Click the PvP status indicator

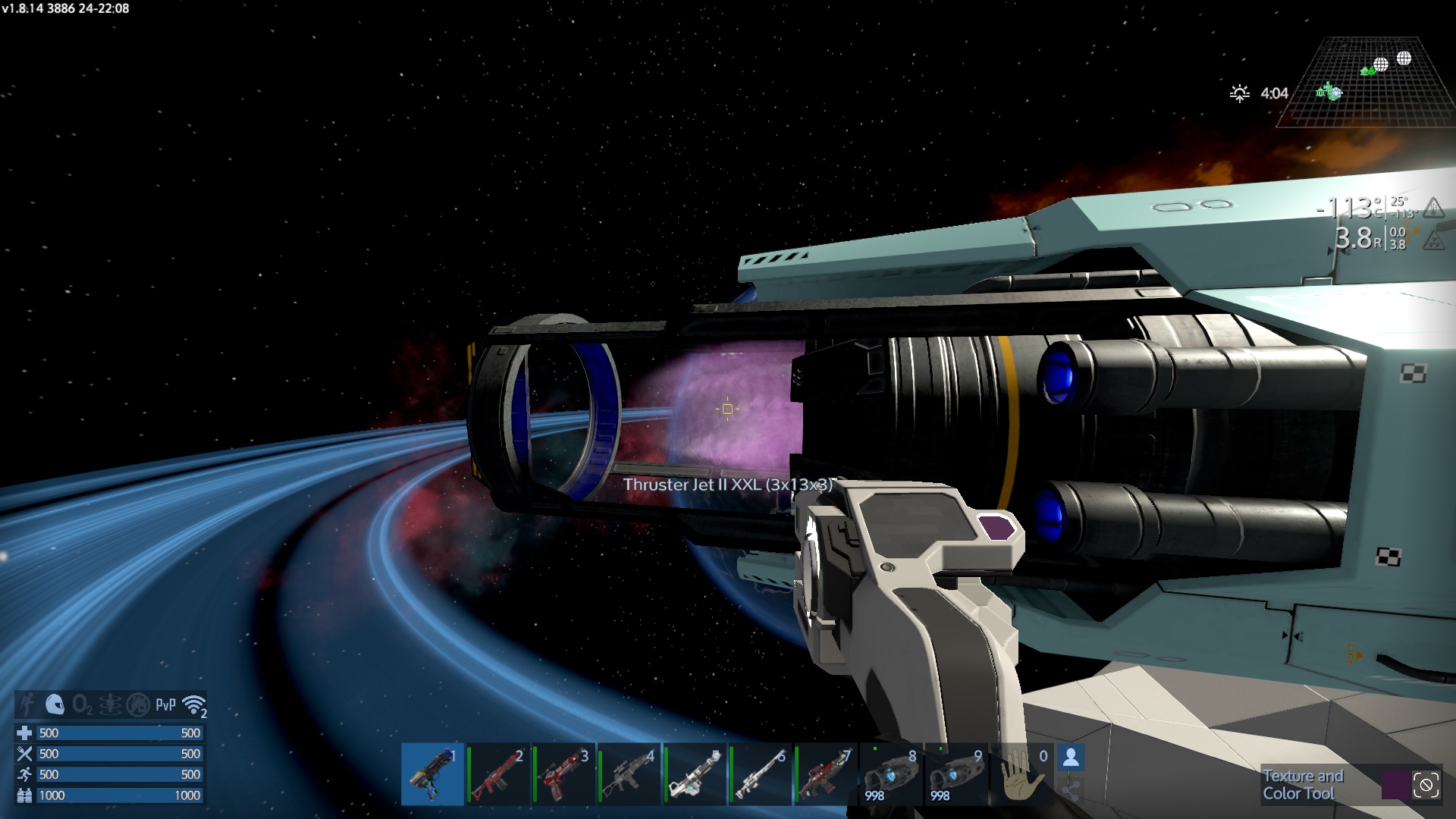(165, 705)
